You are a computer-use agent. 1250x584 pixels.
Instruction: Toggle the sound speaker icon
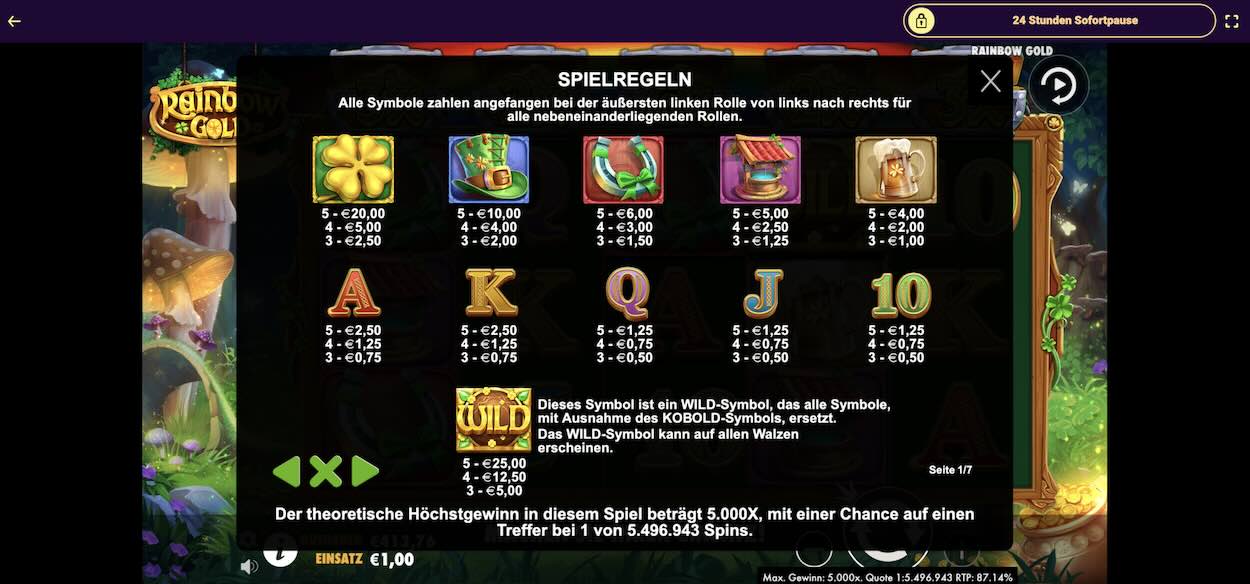pyautogui.click(x=249, y=566)
